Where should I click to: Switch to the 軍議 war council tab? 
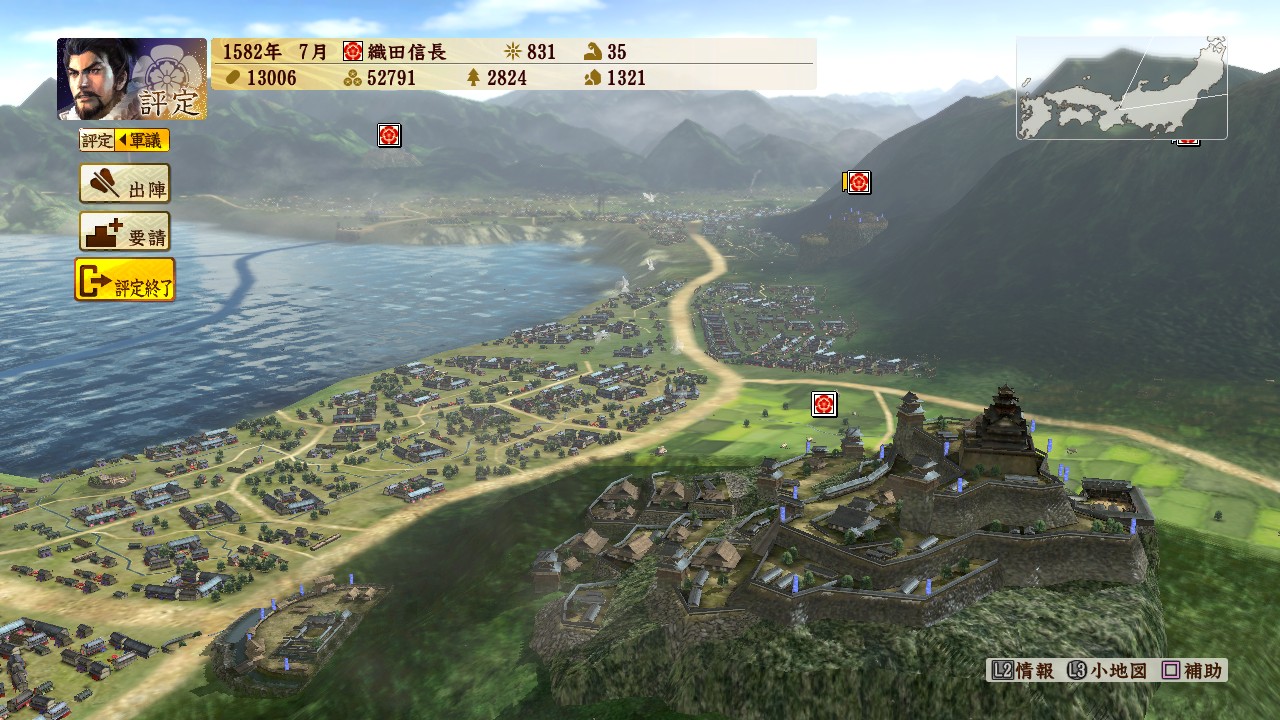click(142, 141)
